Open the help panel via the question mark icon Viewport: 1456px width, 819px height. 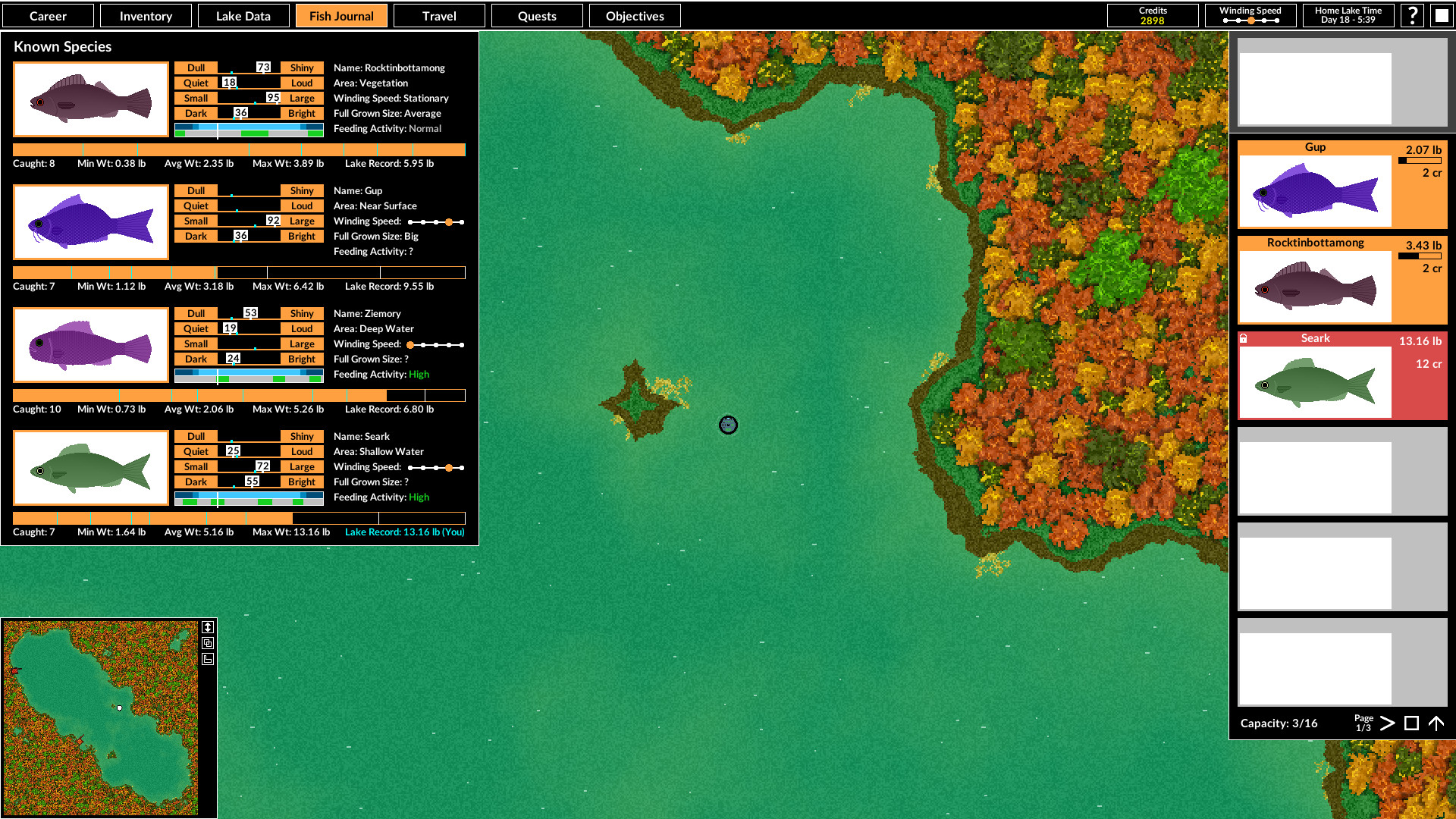tap(1412, 15)
